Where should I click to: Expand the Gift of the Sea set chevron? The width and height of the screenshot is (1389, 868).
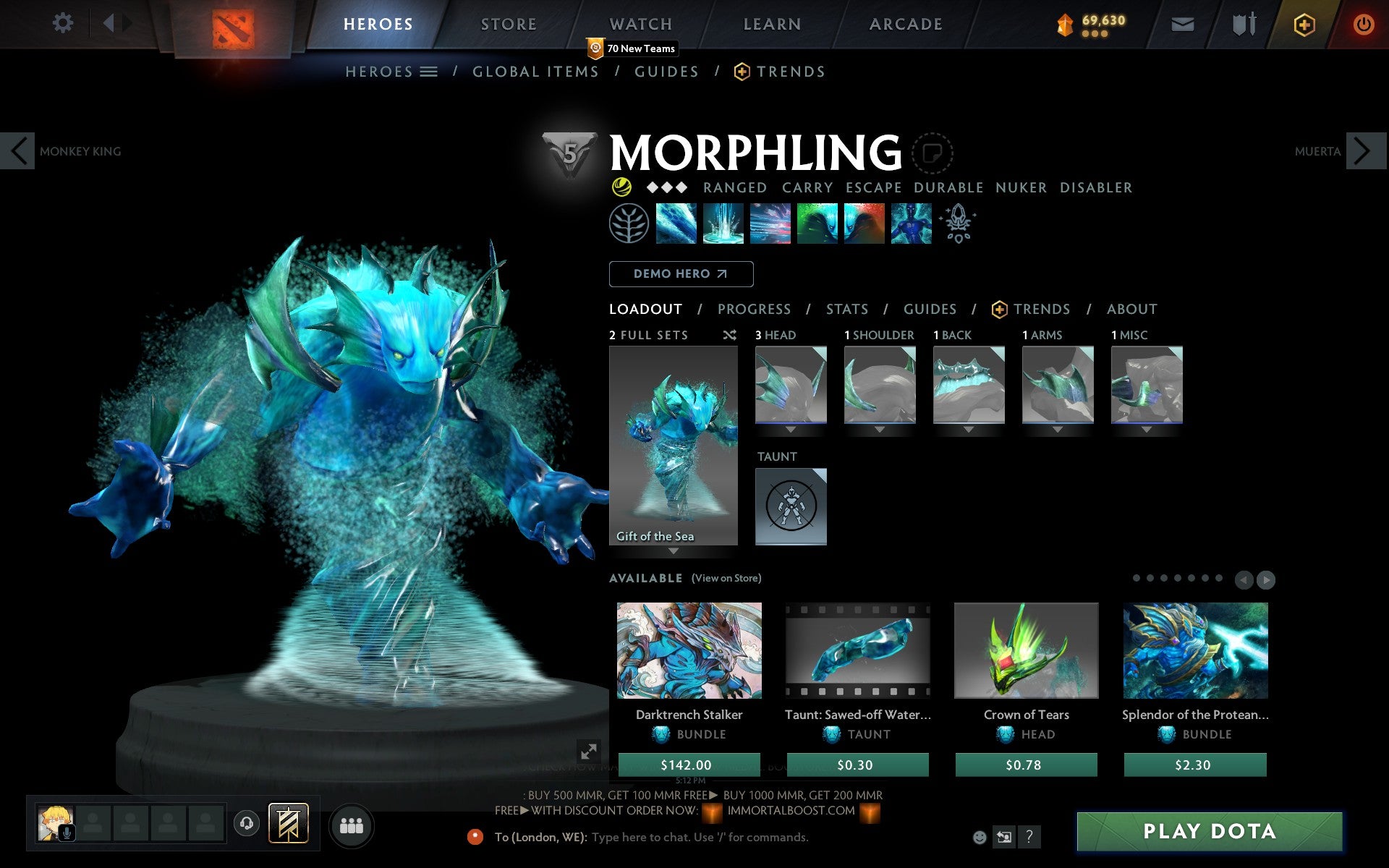(674, 551)
